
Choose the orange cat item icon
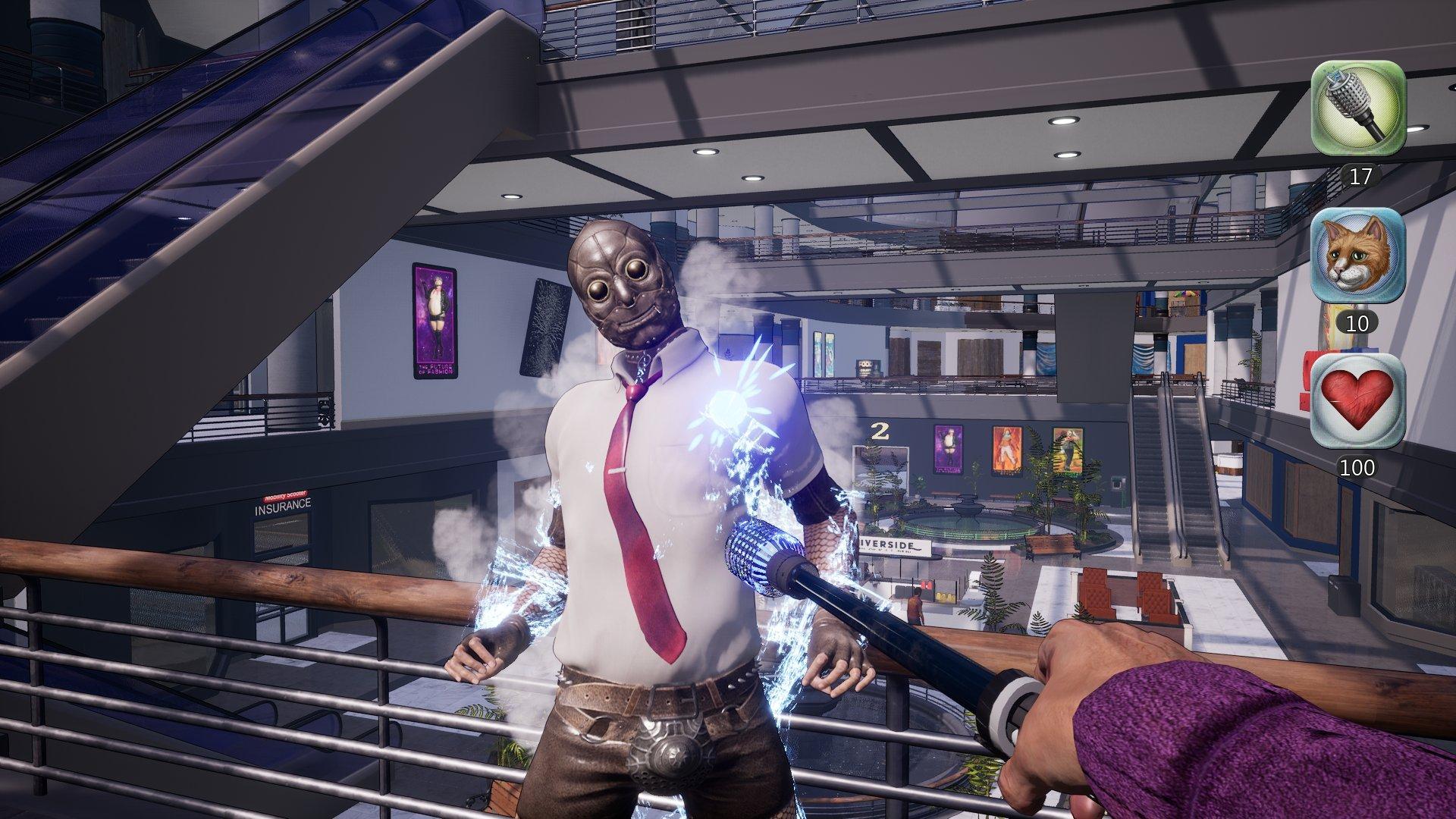tap(1357, 256)
